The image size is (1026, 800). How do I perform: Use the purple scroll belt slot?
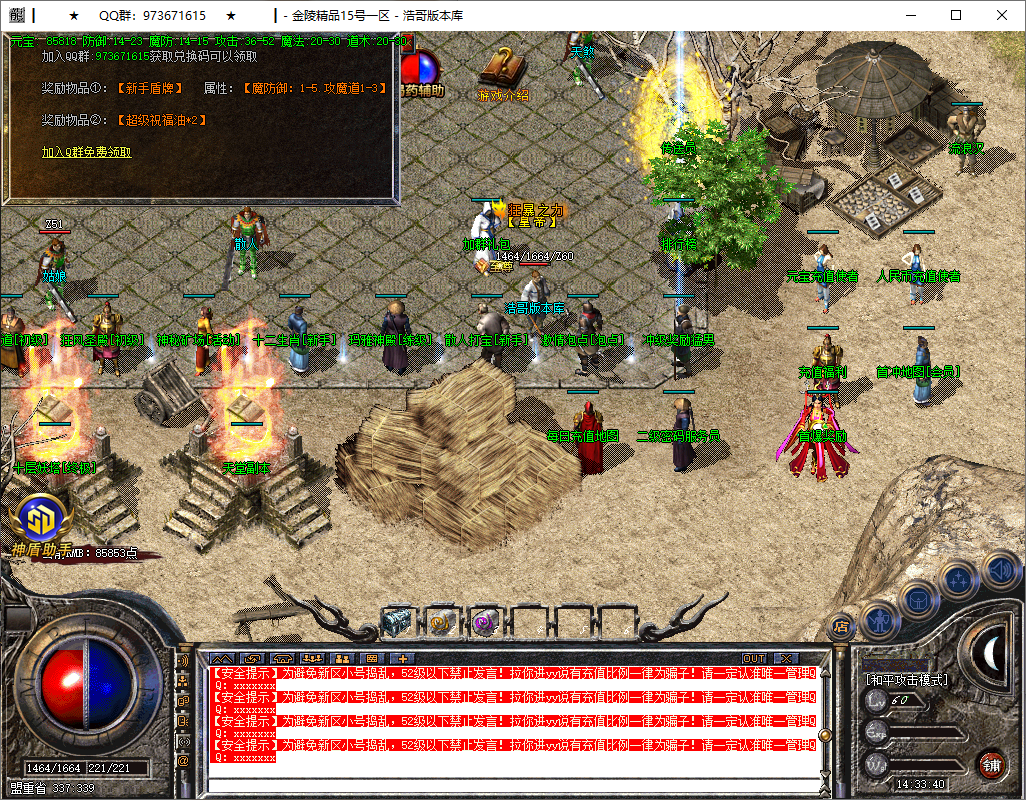(x=484, y=622)
